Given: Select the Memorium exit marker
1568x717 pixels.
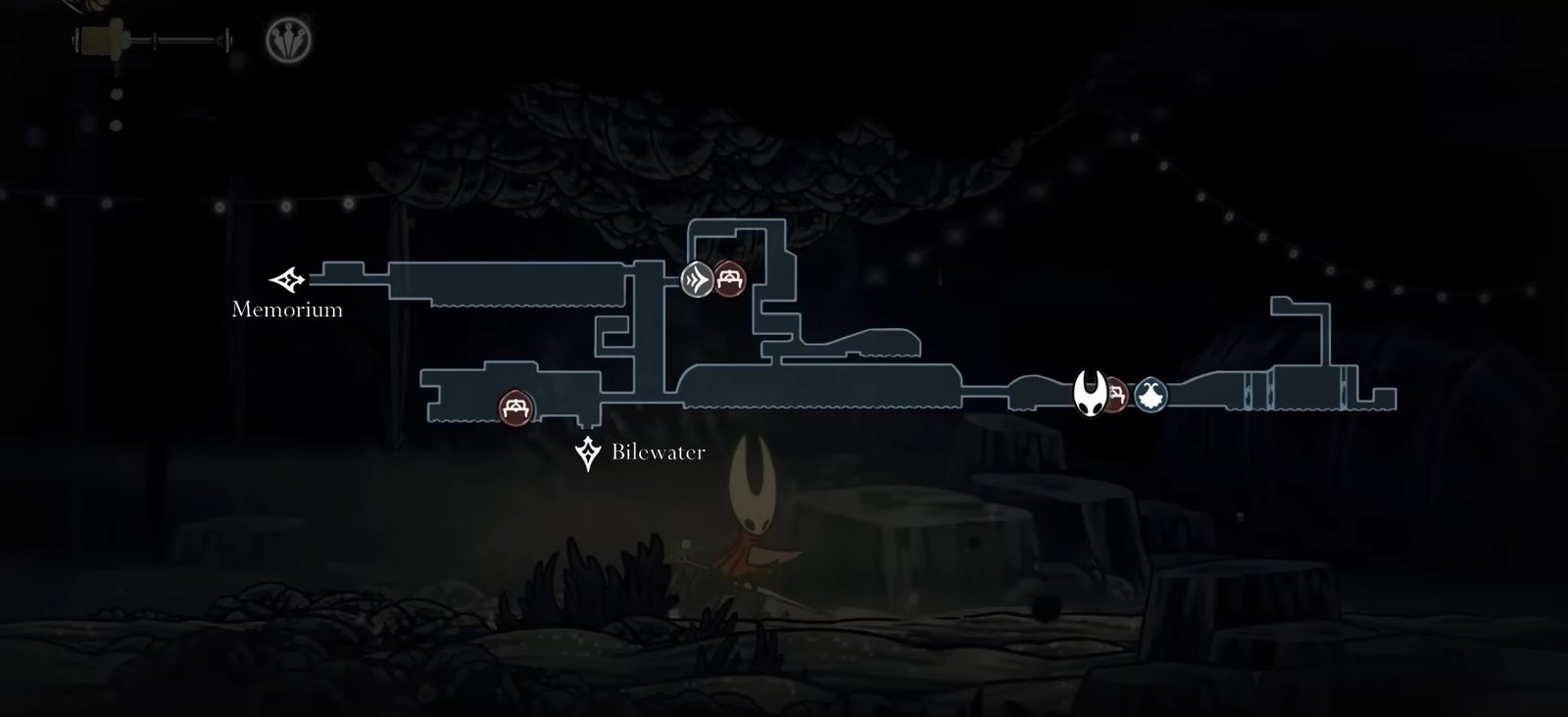Looking at the screenshot, I should [287, 280].
